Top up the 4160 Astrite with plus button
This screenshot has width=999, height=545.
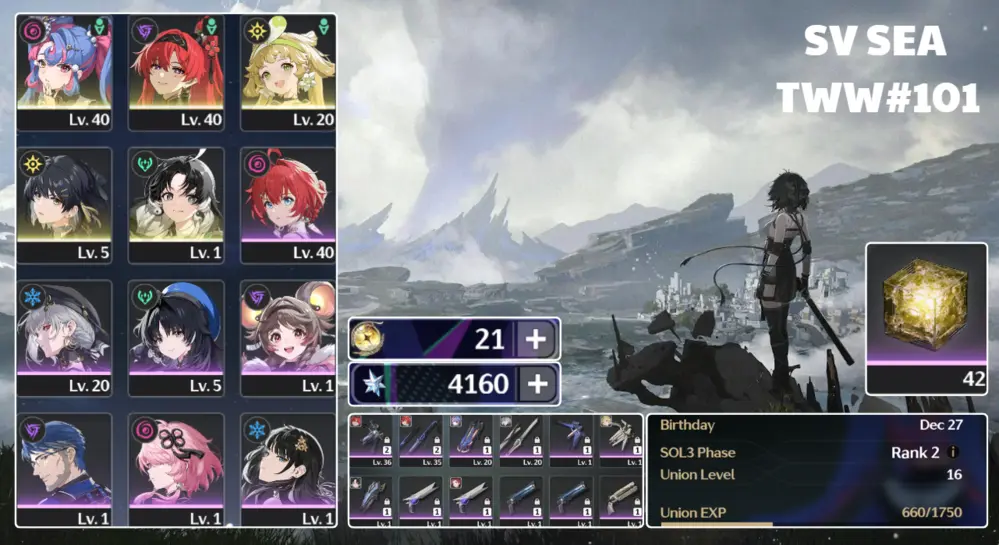pyautogui.click(x=536, y=384)
